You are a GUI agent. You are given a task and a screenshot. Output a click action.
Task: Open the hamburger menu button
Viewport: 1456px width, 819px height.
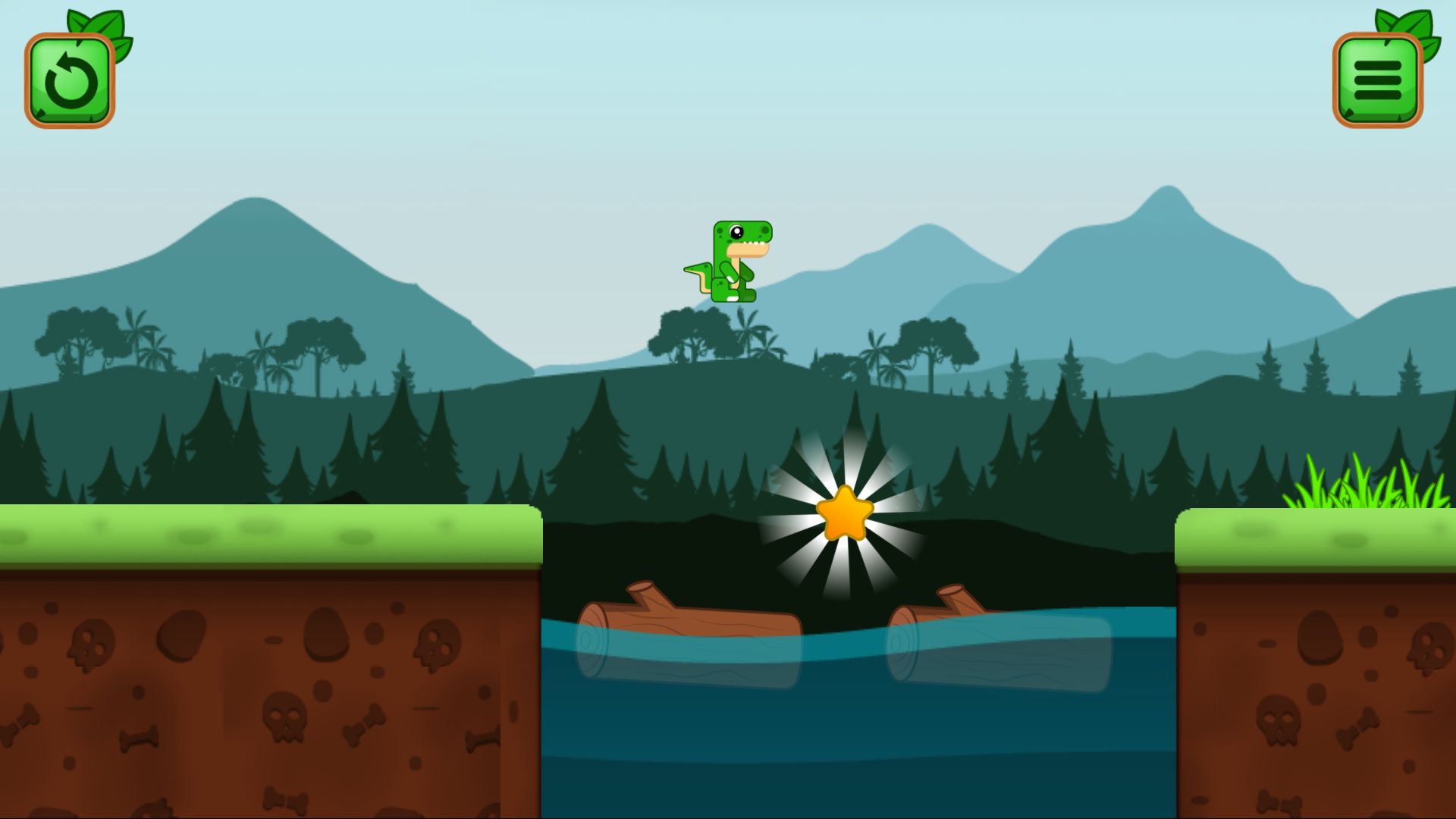click(x=1377, y=80)
